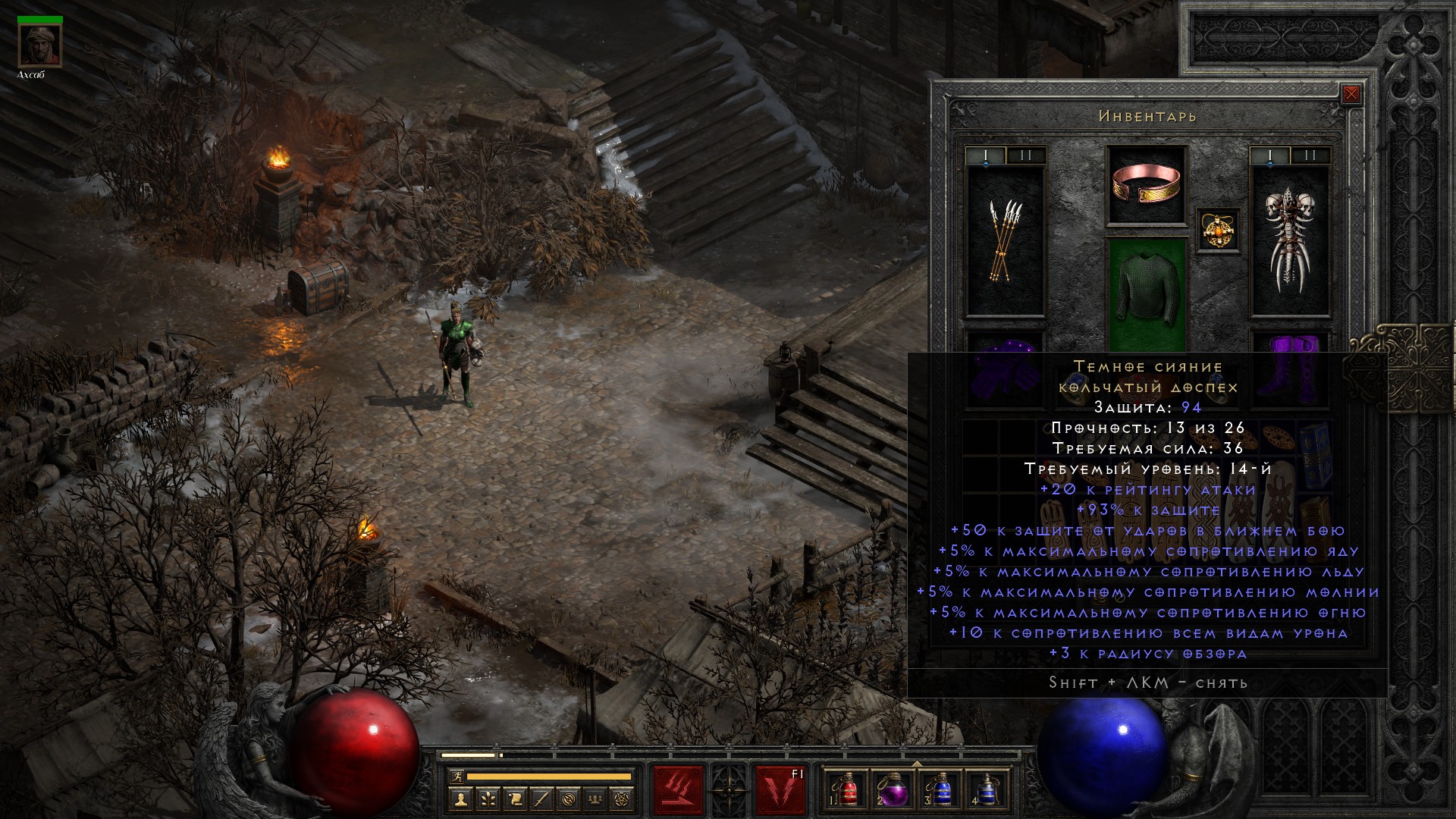Viewport: 1456px width, 819px height.
Task: Select the golden amulet slot
Action: pos(1219,229)
